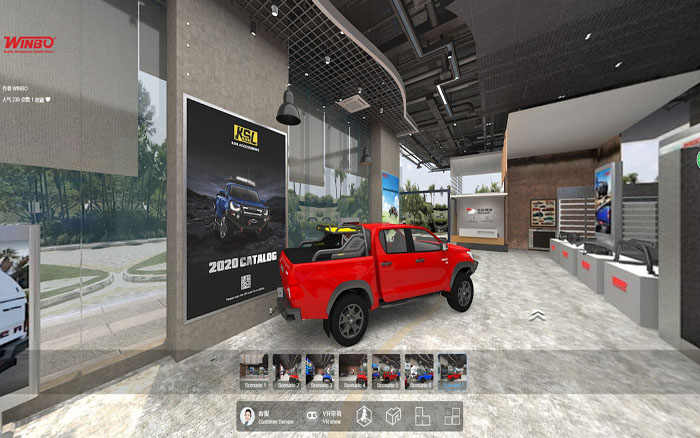Choose the Scenario 5 thumbnail

point(386,370)
